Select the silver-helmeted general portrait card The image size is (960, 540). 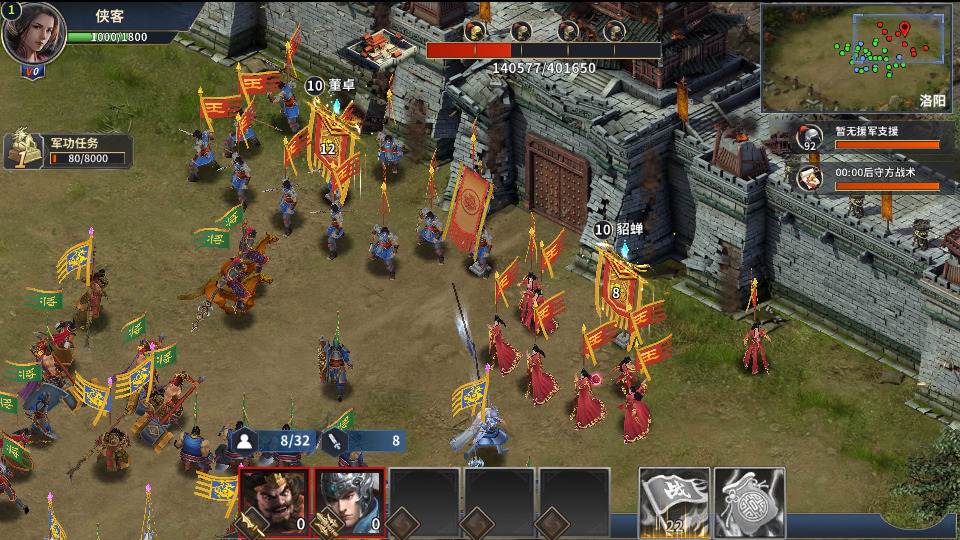(350, 502)
